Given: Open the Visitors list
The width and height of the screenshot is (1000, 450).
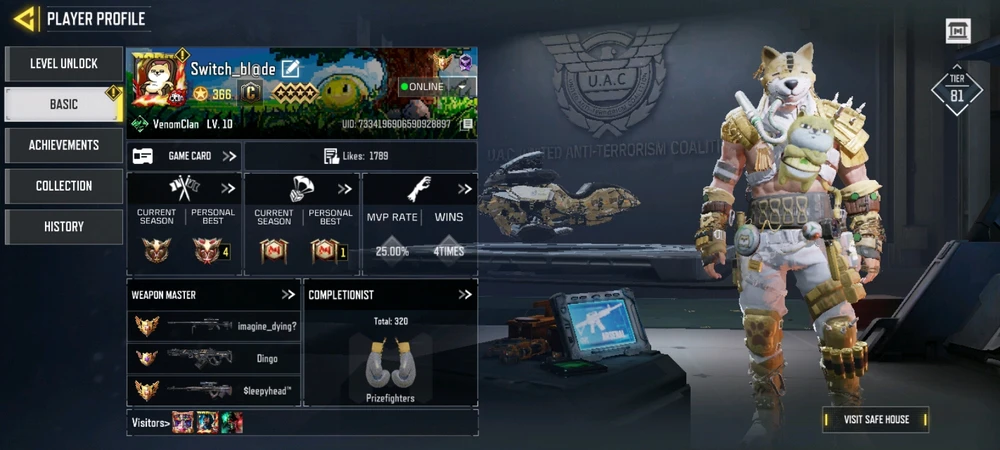Looking at the screenshot, I should [x=148, y=422].
